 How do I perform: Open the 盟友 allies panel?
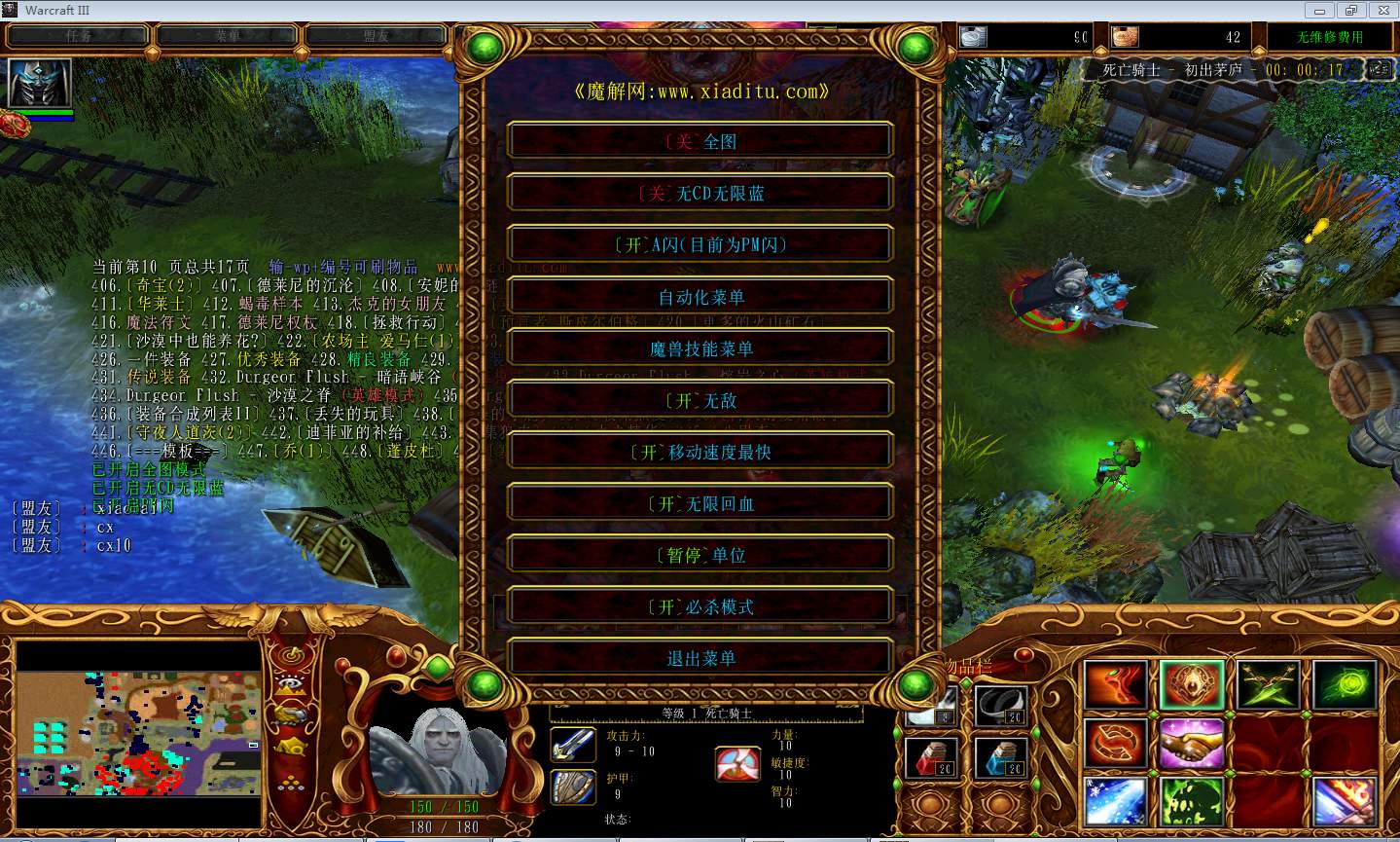pyautogui.click(x=377, y=36)
